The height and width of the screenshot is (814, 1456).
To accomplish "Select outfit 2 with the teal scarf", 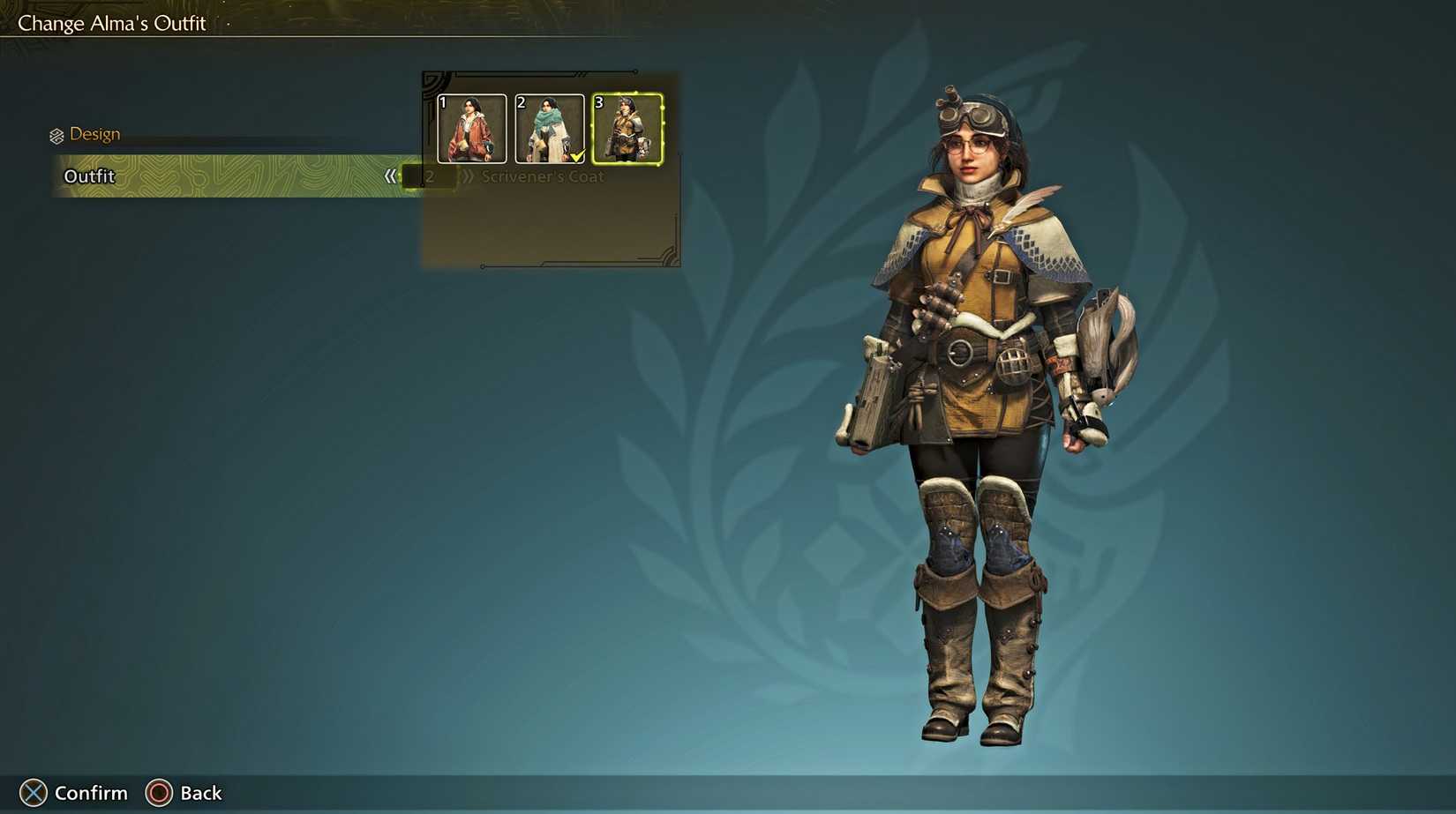I will [x=549, y=130].
